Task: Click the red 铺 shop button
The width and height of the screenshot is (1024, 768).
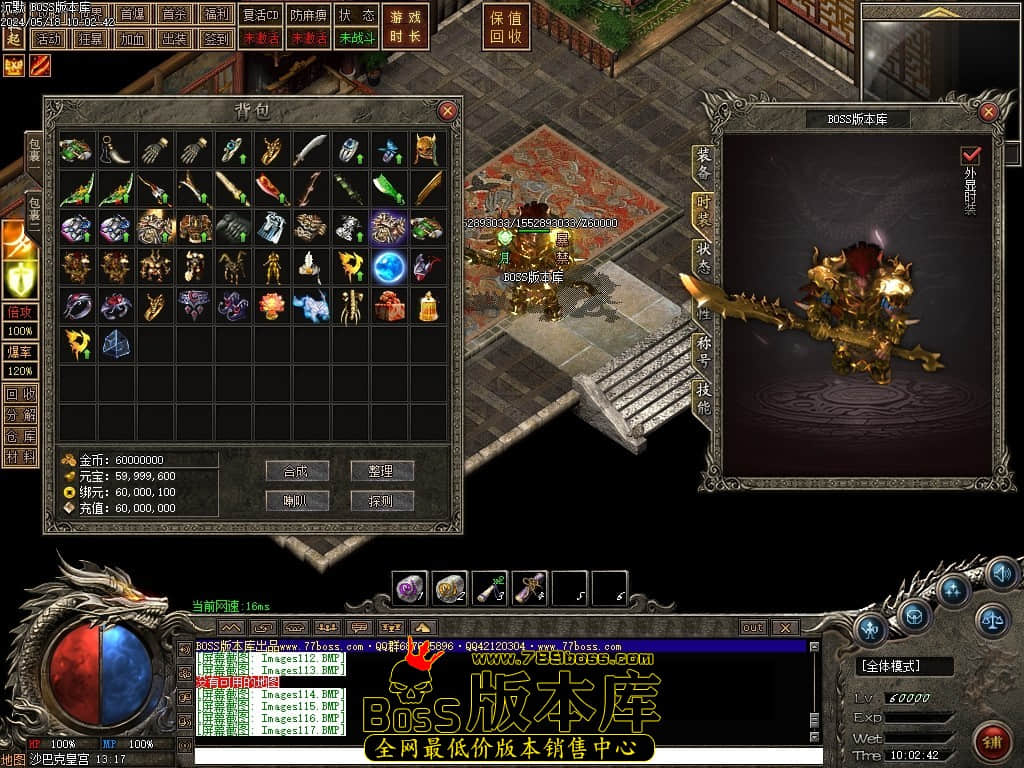Action: point(992,742)
